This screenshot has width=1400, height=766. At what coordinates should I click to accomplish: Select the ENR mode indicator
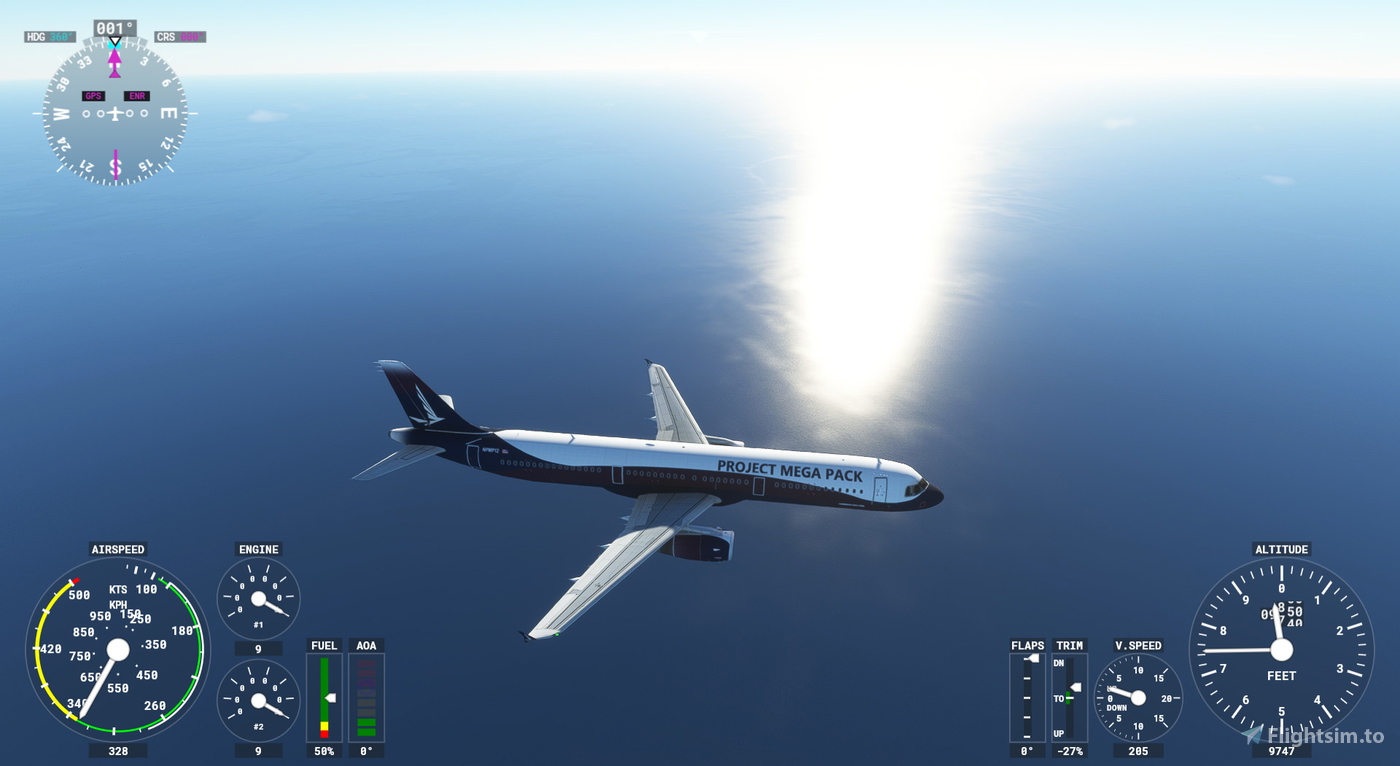click(137, 95)
